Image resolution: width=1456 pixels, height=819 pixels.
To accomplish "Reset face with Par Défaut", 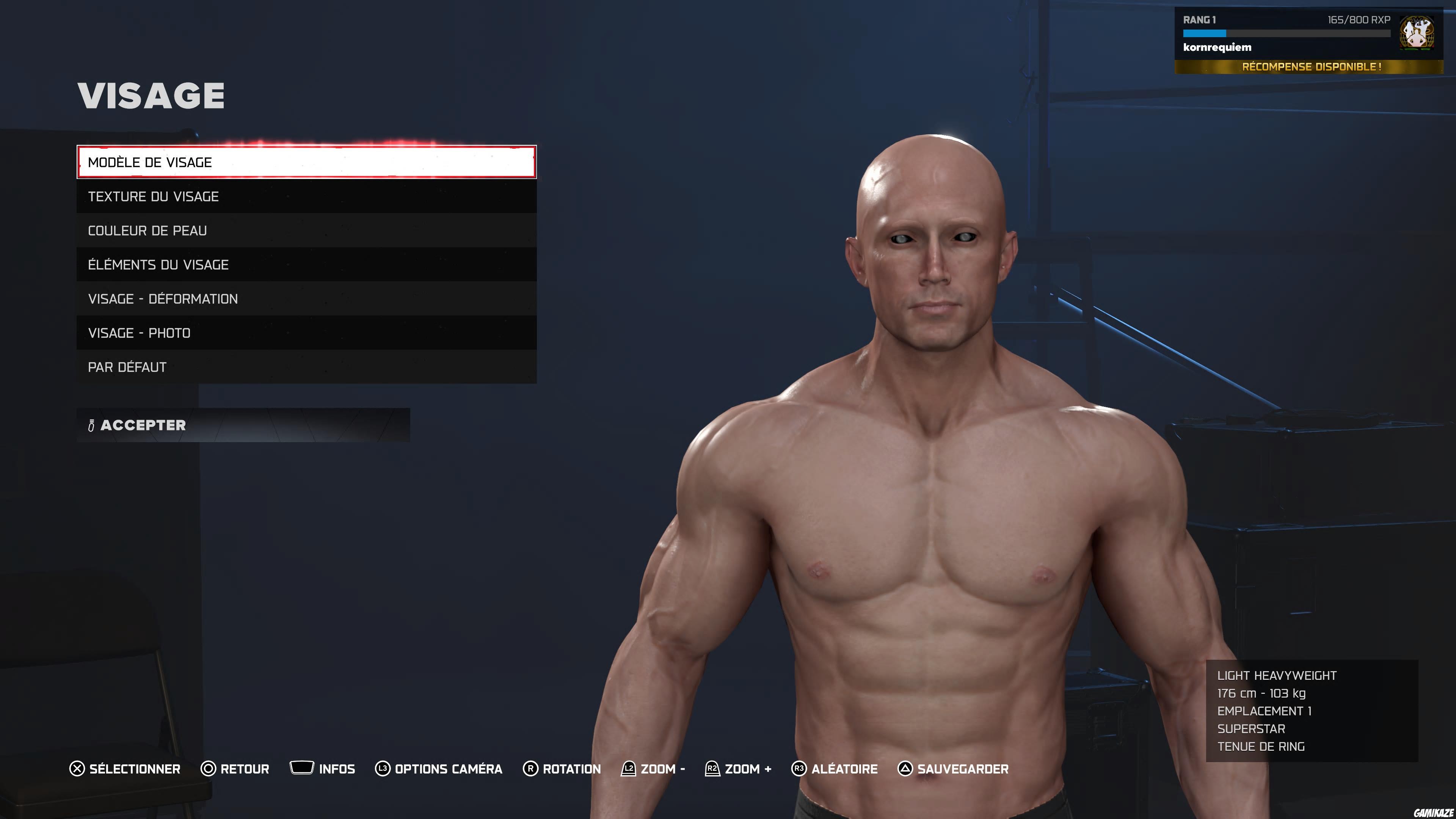I will (305, 366).
